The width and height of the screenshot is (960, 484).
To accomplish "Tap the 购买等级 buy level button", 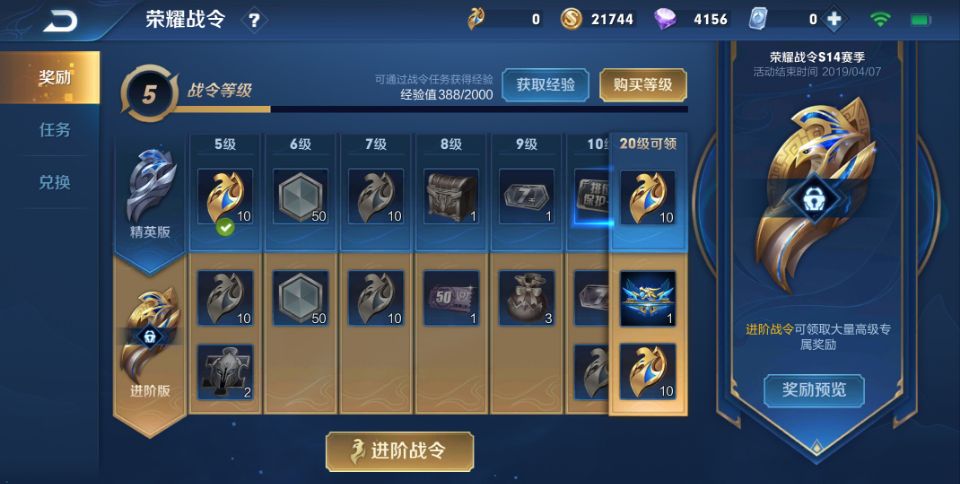I will [x=643, y=85].
